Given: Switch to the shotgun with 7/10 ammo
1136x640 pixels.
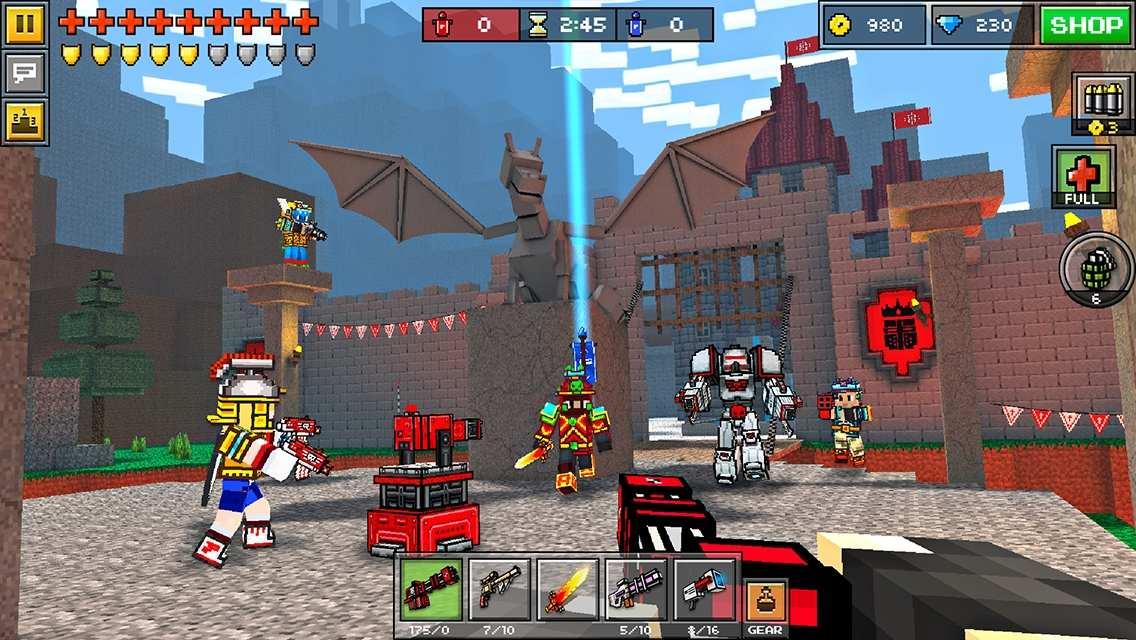Looking at the screenshot, I should tap(500, 590).
